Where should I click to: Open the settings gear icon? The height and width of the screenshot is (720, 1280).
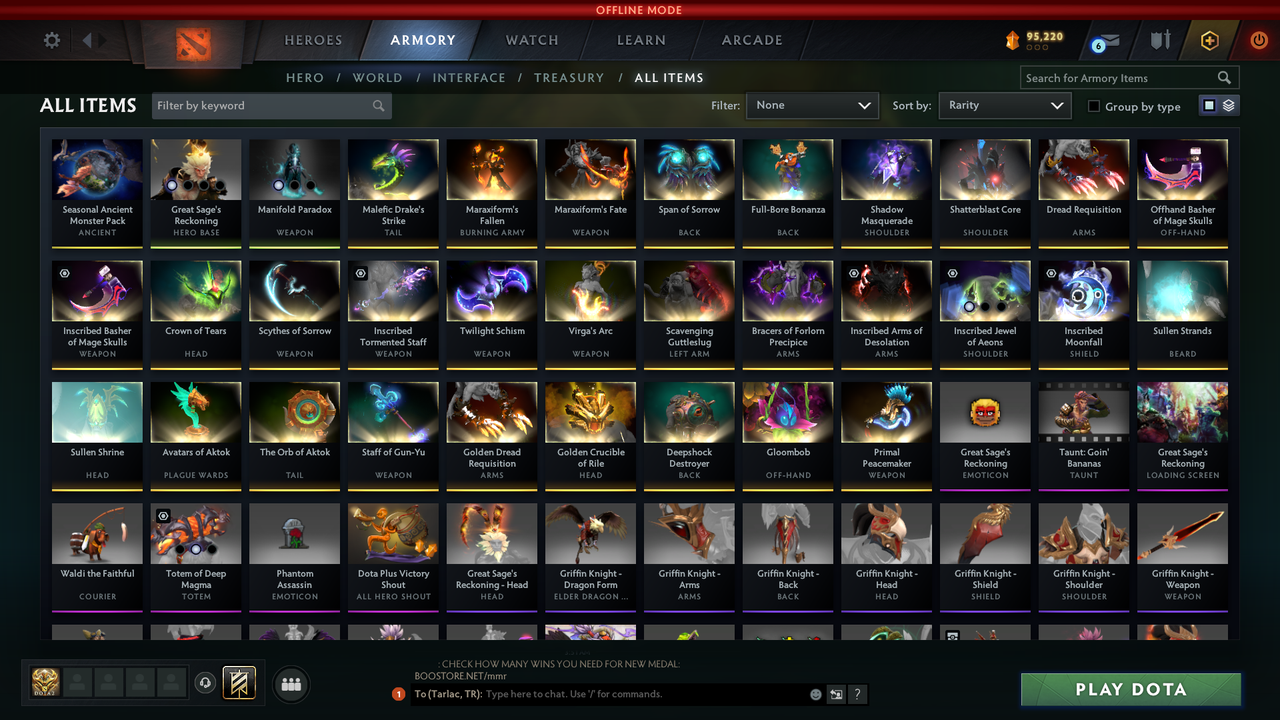pyautogui.click(x=51, y=40)
